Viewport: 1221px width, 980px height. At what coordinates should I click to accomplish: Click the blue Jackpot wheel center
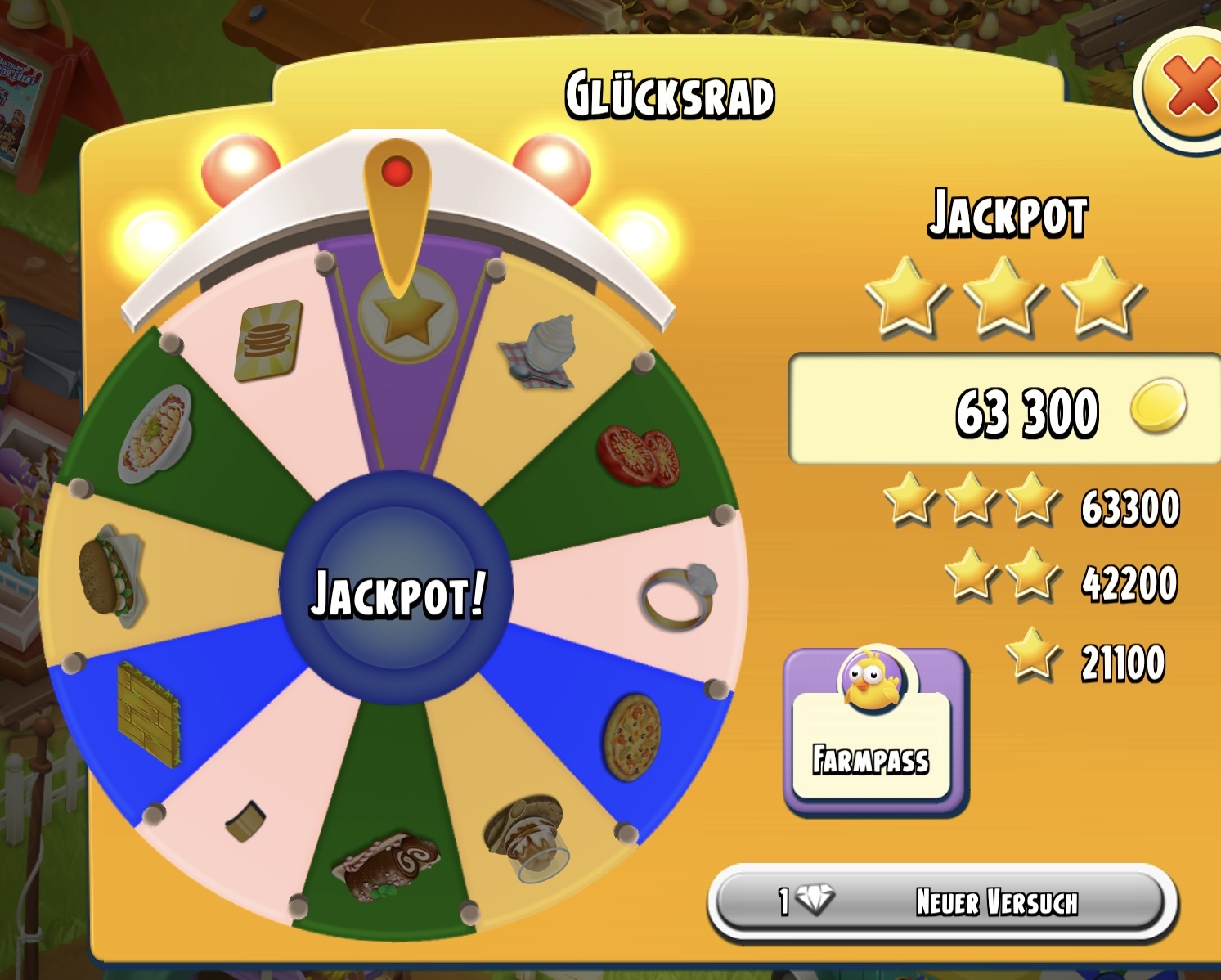coord(397,590)
